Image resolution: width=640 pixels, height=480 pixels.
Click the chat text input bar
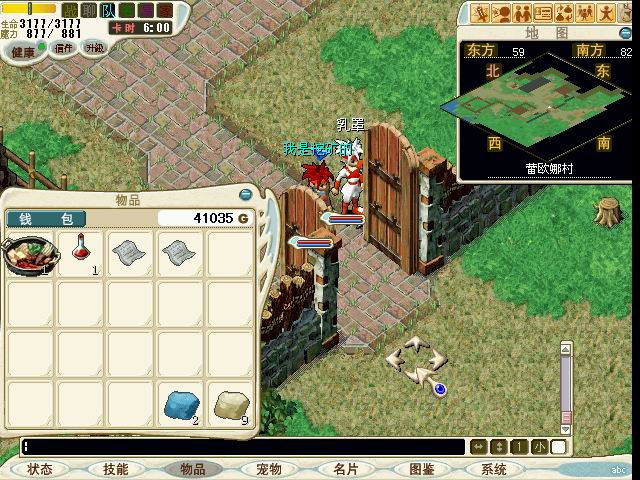pyautogui.click(x=240, y=447)
